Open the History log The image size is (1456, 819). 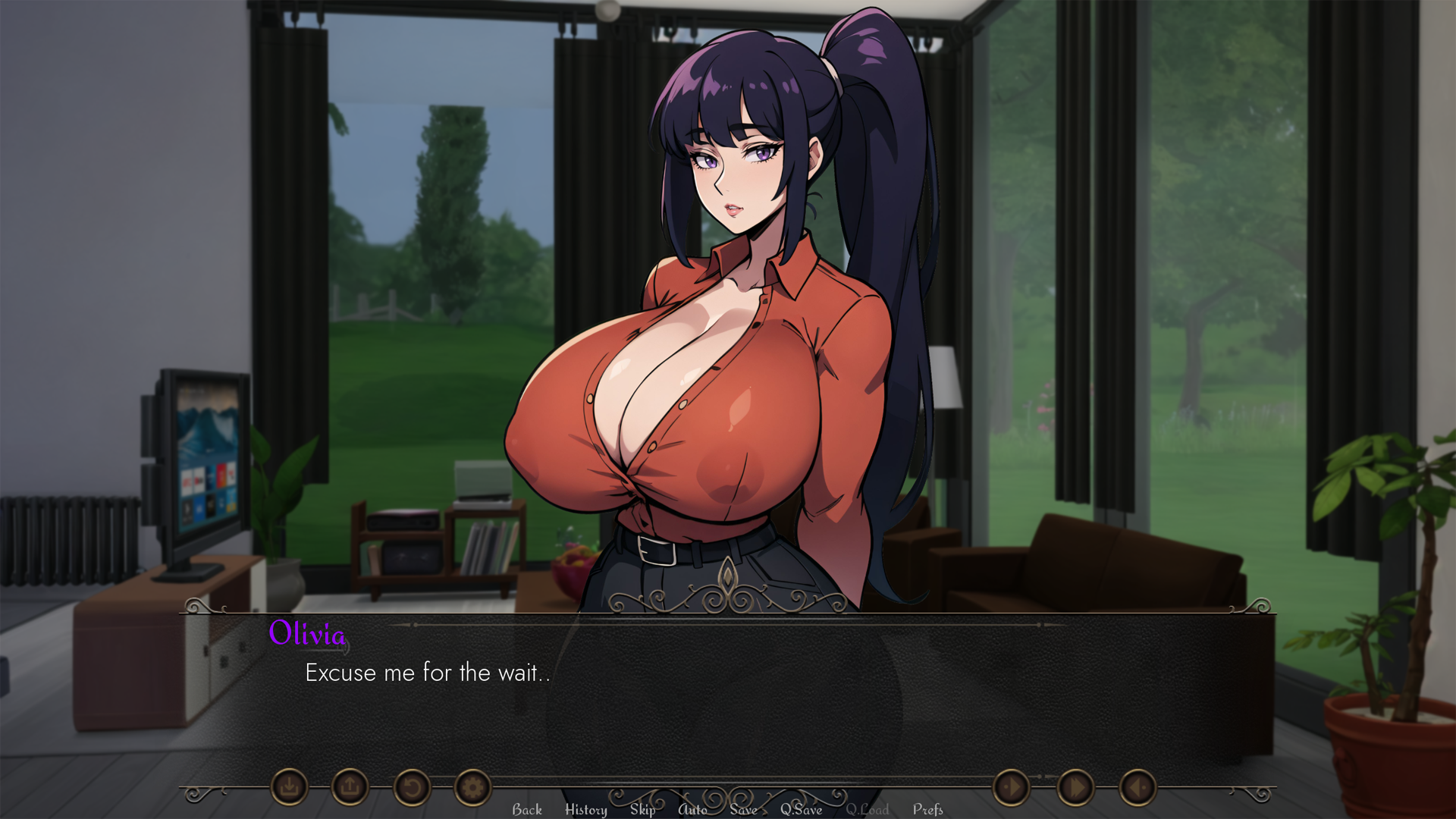coord(585,809)
